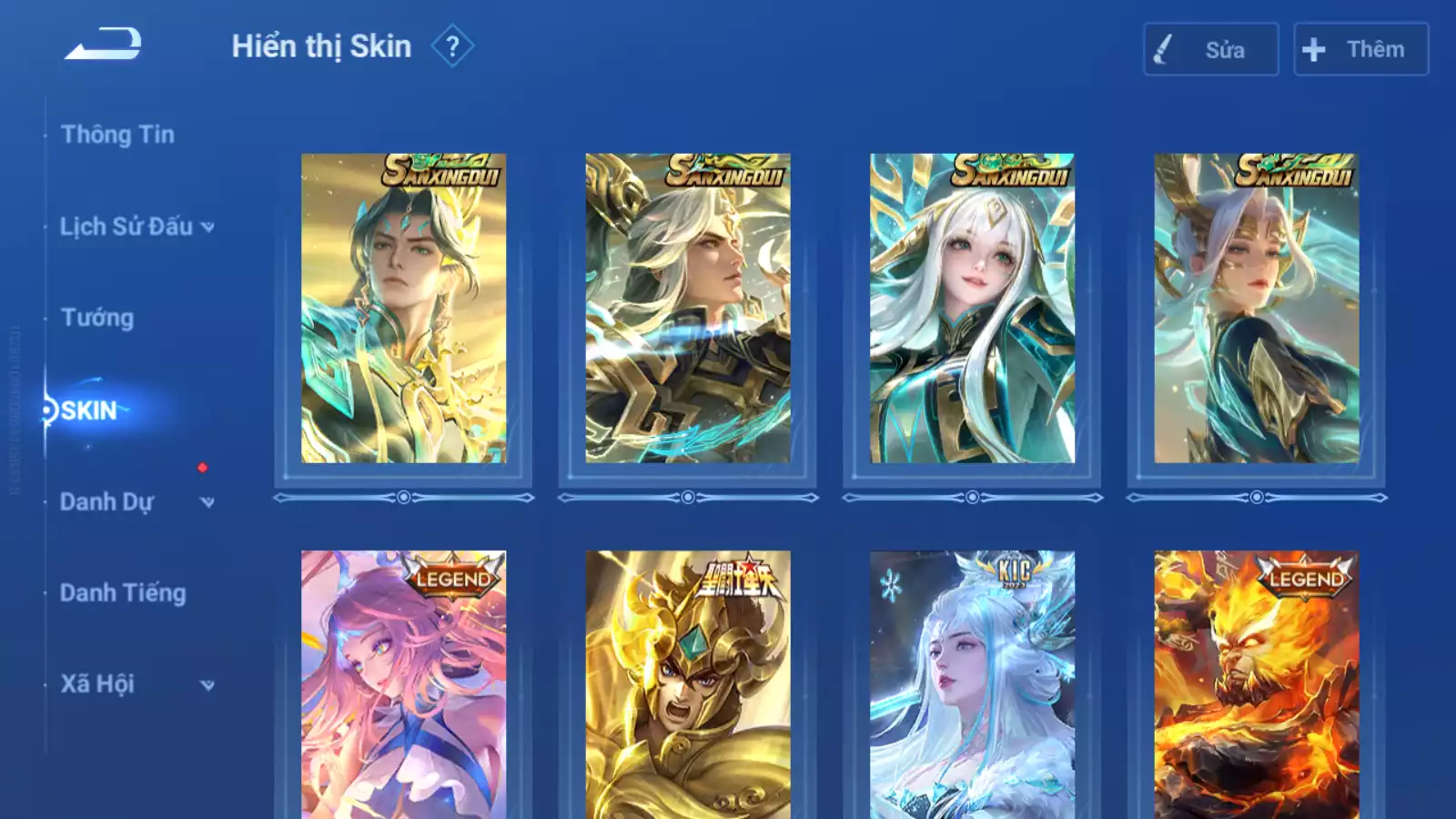Open the skin display help question mark
1456x819 pixels.
point(452,46)
